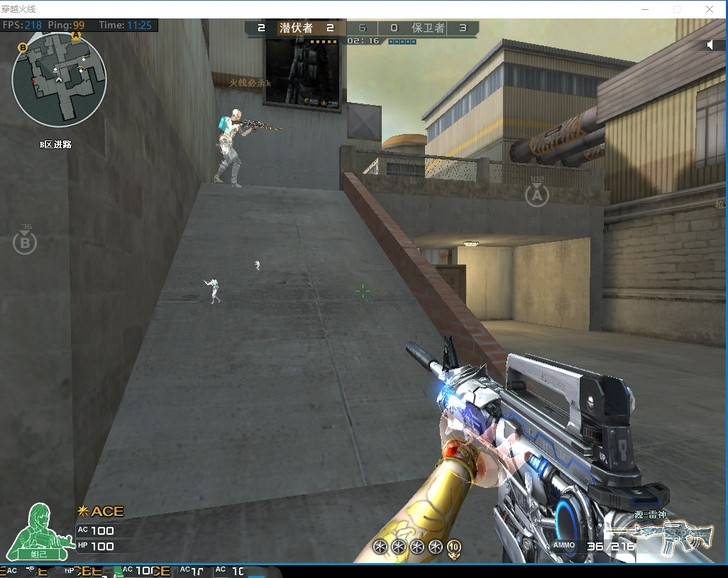The height and width of the screenshot is (578, 728).
Task: Click the gold number 10 medal badge
Action: [x=453, y=546]
